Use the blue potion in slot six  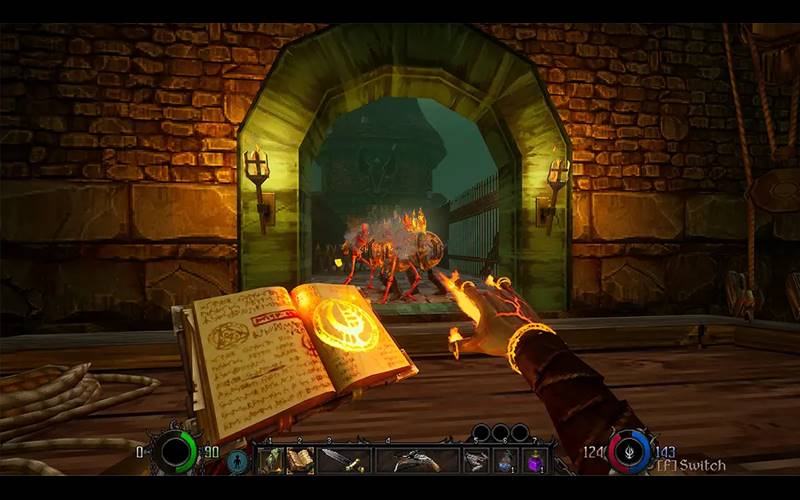pos(506,460)
